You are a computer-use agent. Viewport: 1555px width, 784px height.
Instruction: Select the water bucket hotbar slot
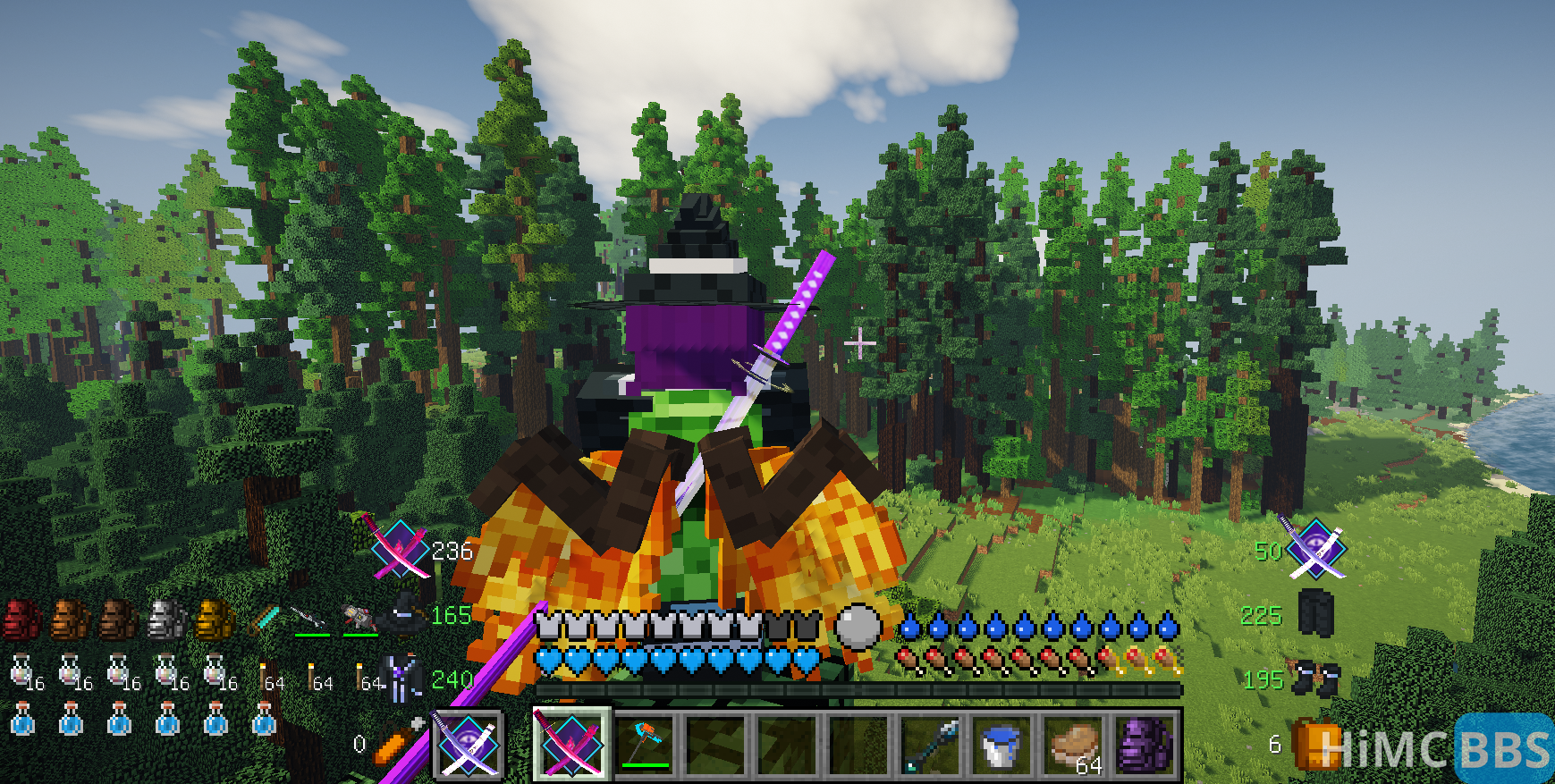tap(1001, 744)
